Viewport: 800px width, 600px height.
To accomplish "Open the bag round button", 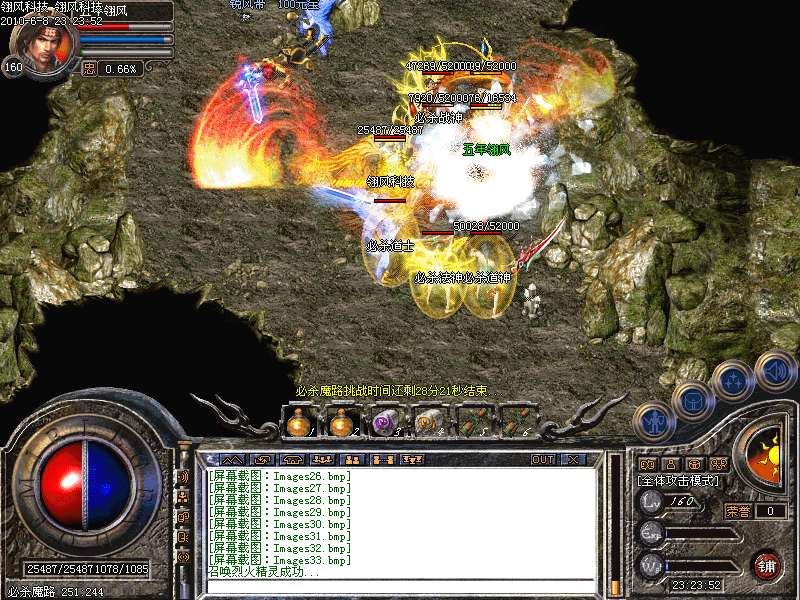I will (693, 402).
